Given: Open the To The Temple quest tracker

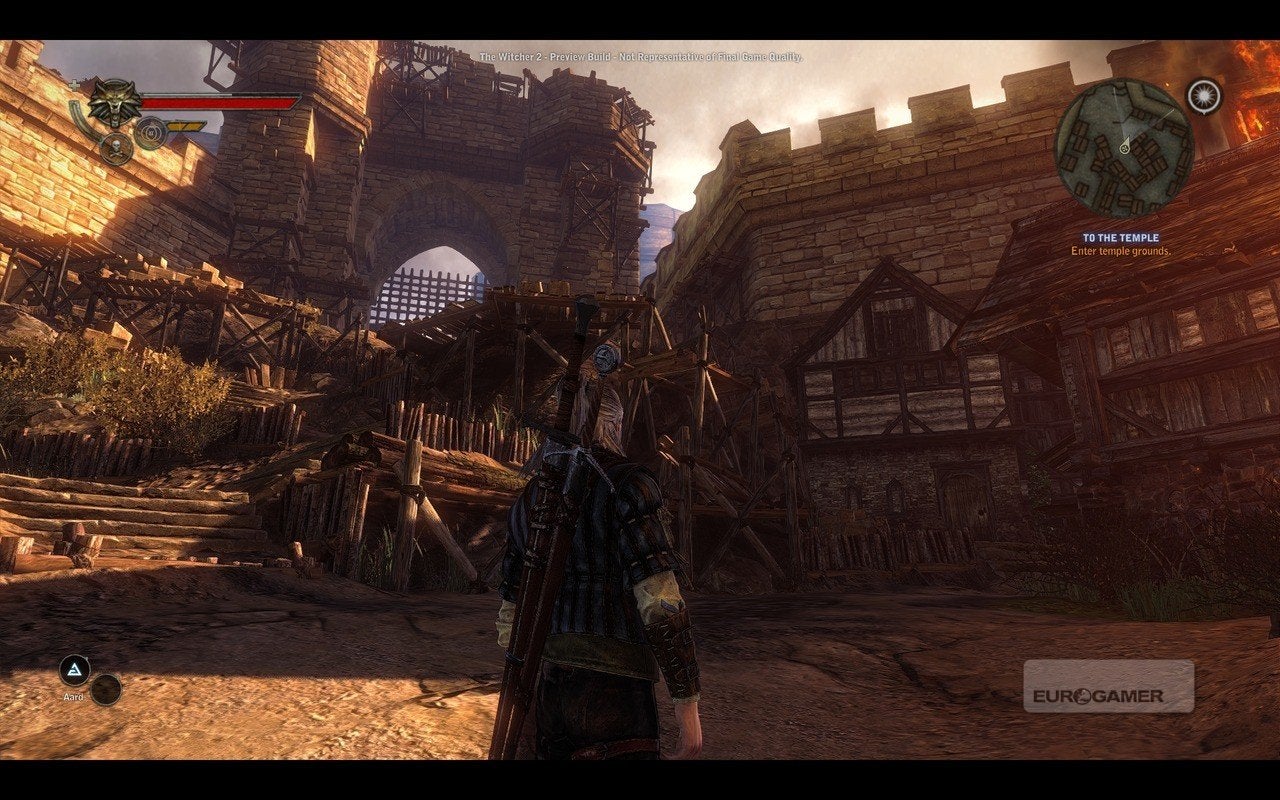Looking at the screenshot, I should coord(1120,238).
